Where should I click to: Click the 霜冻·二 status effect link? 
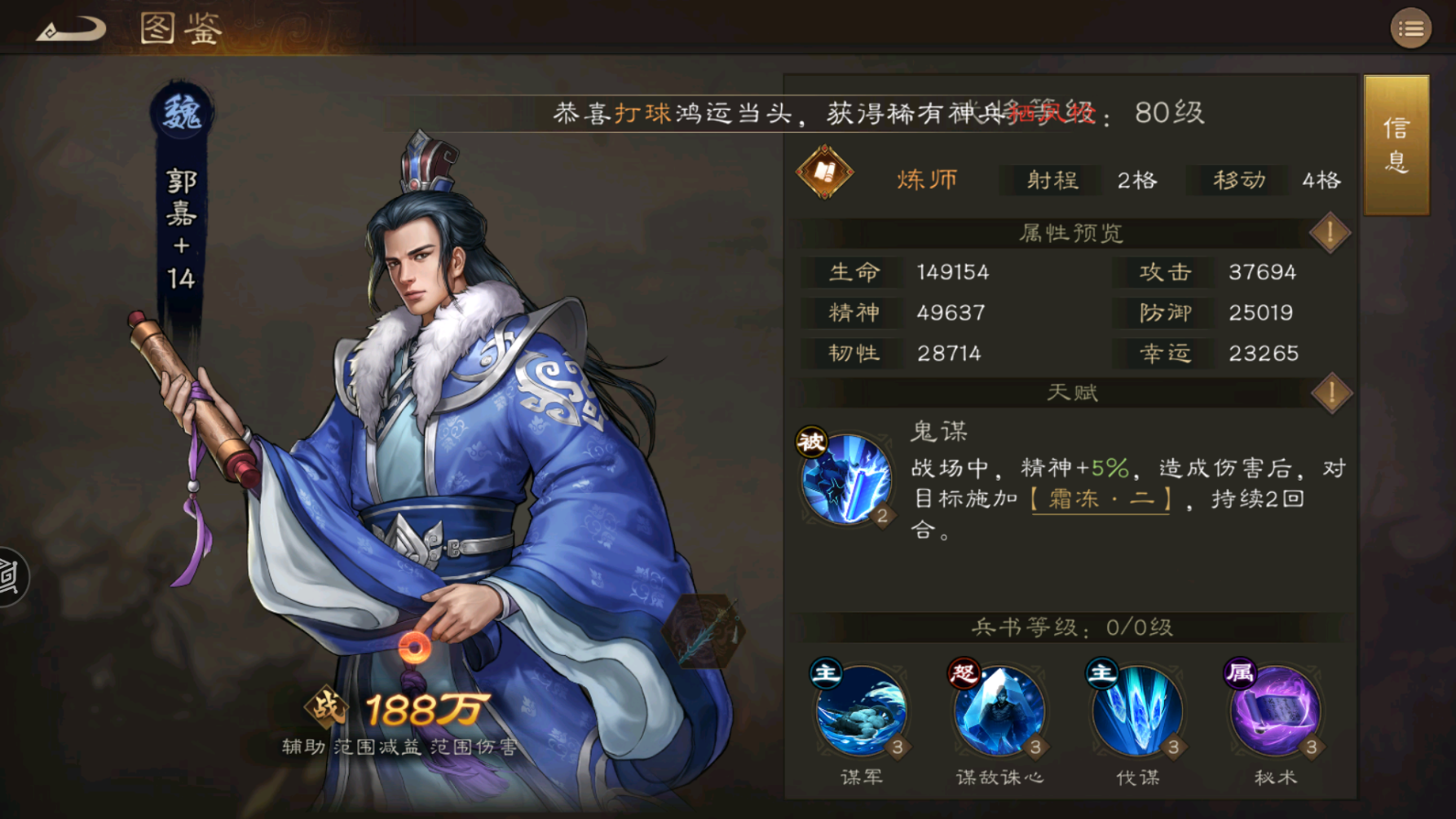pyautogui.click(x=1101, y=498)
